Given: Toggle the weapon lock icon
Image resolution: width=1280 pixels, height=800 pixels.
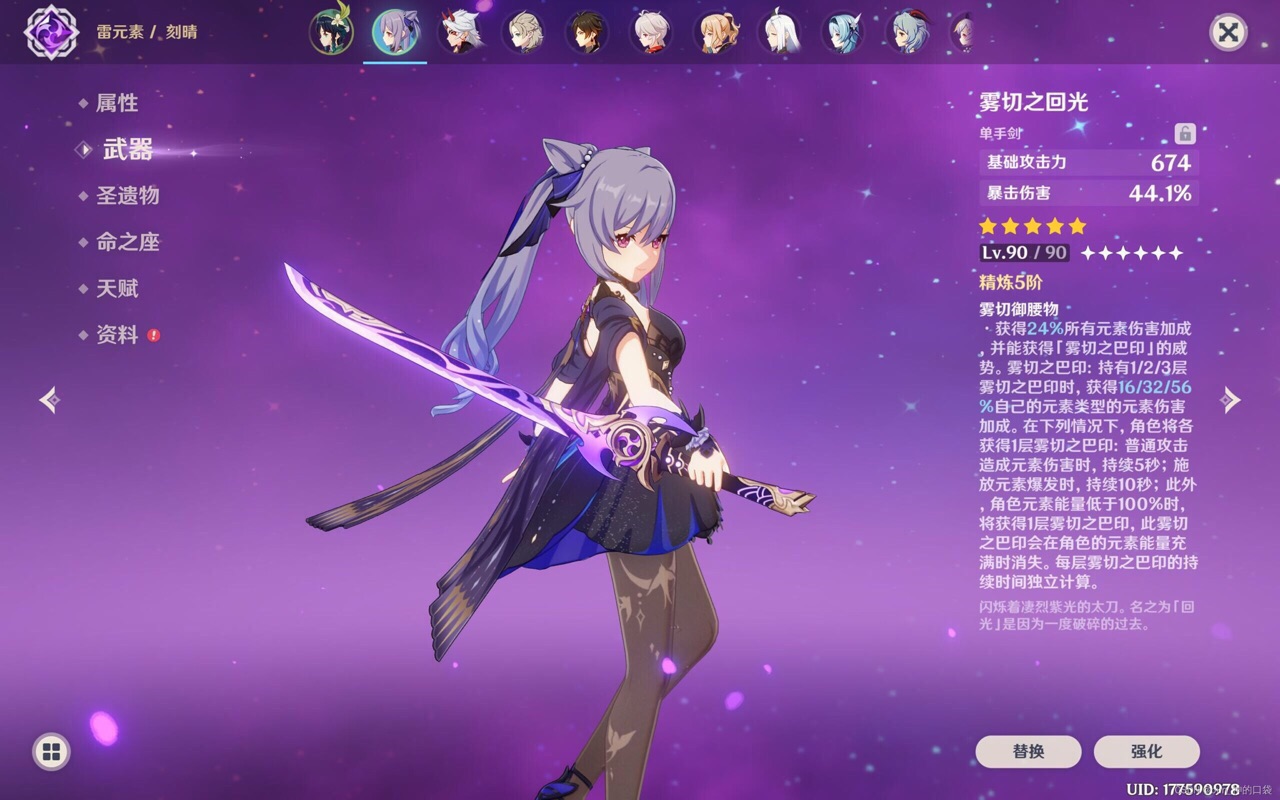Looking at the screenshot, I should click(x=1185, y=133).
